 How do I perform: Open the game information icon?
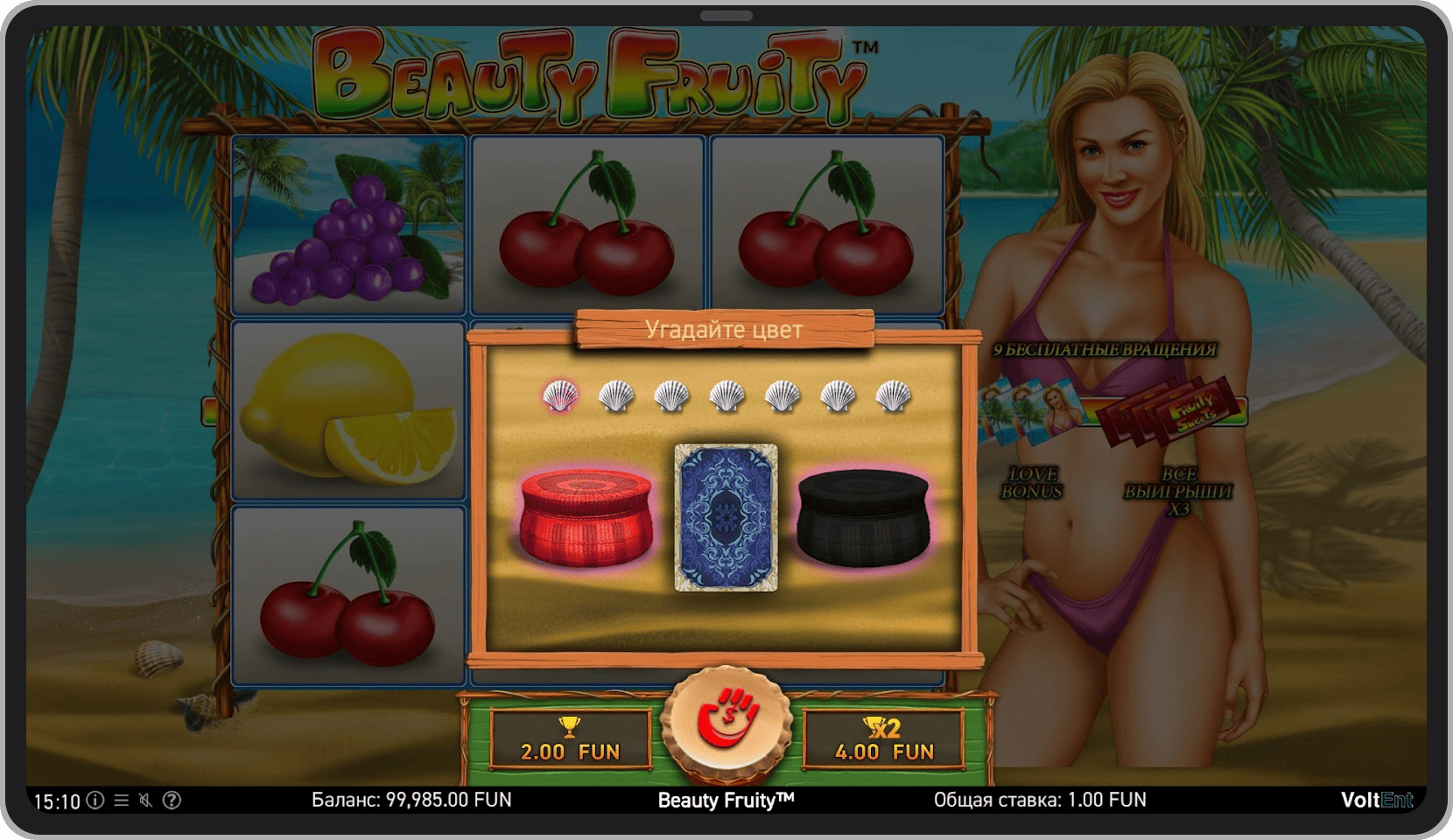[95, 800]
